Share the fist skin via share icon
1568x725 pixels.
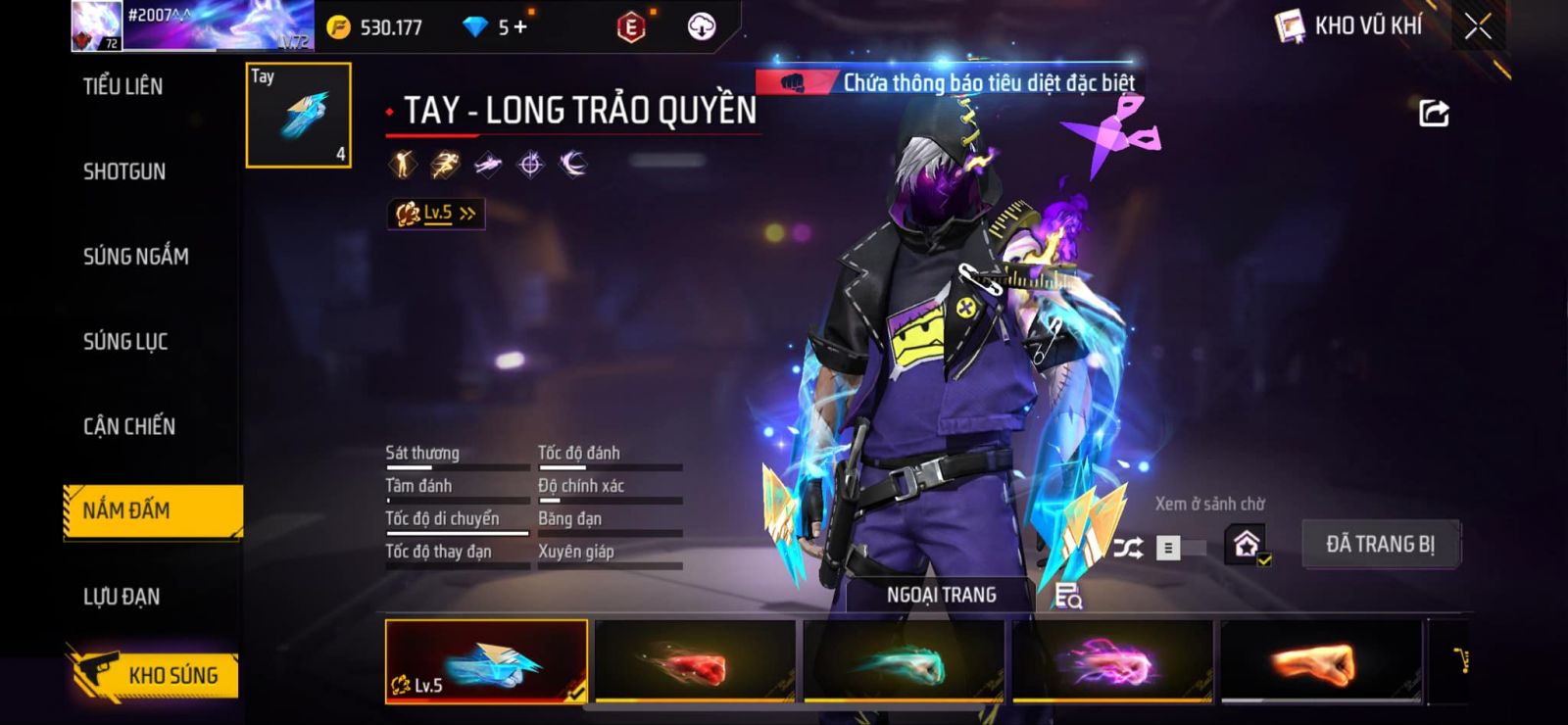pyautogui.click(x=1434, y=114)
